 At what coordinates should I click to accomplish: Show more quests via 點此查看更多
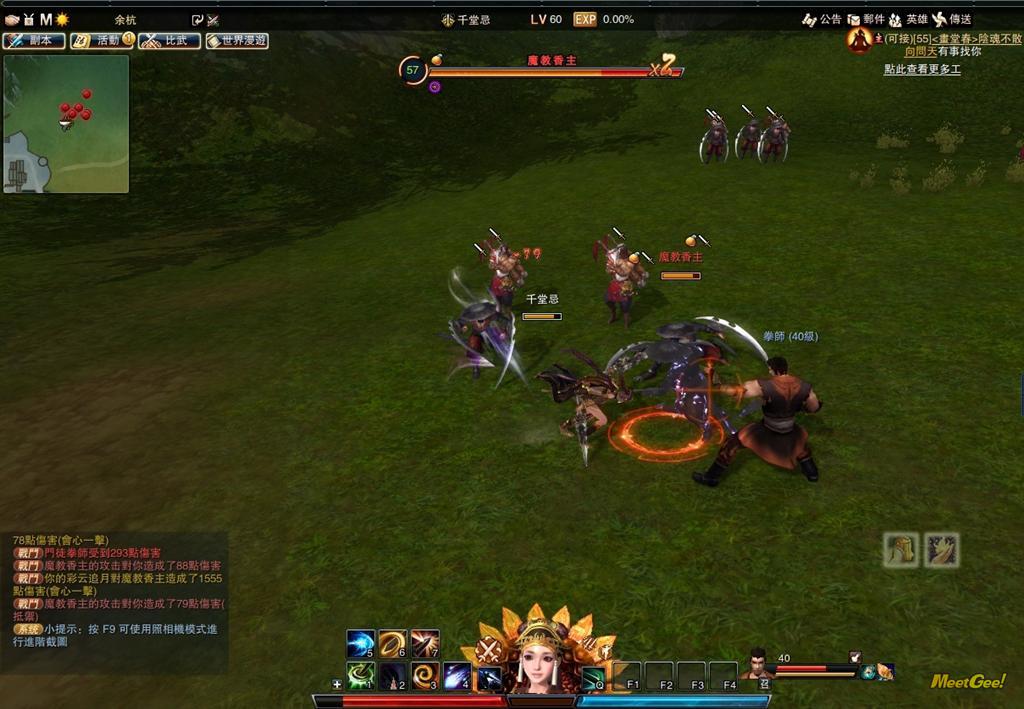click(921, 69)
